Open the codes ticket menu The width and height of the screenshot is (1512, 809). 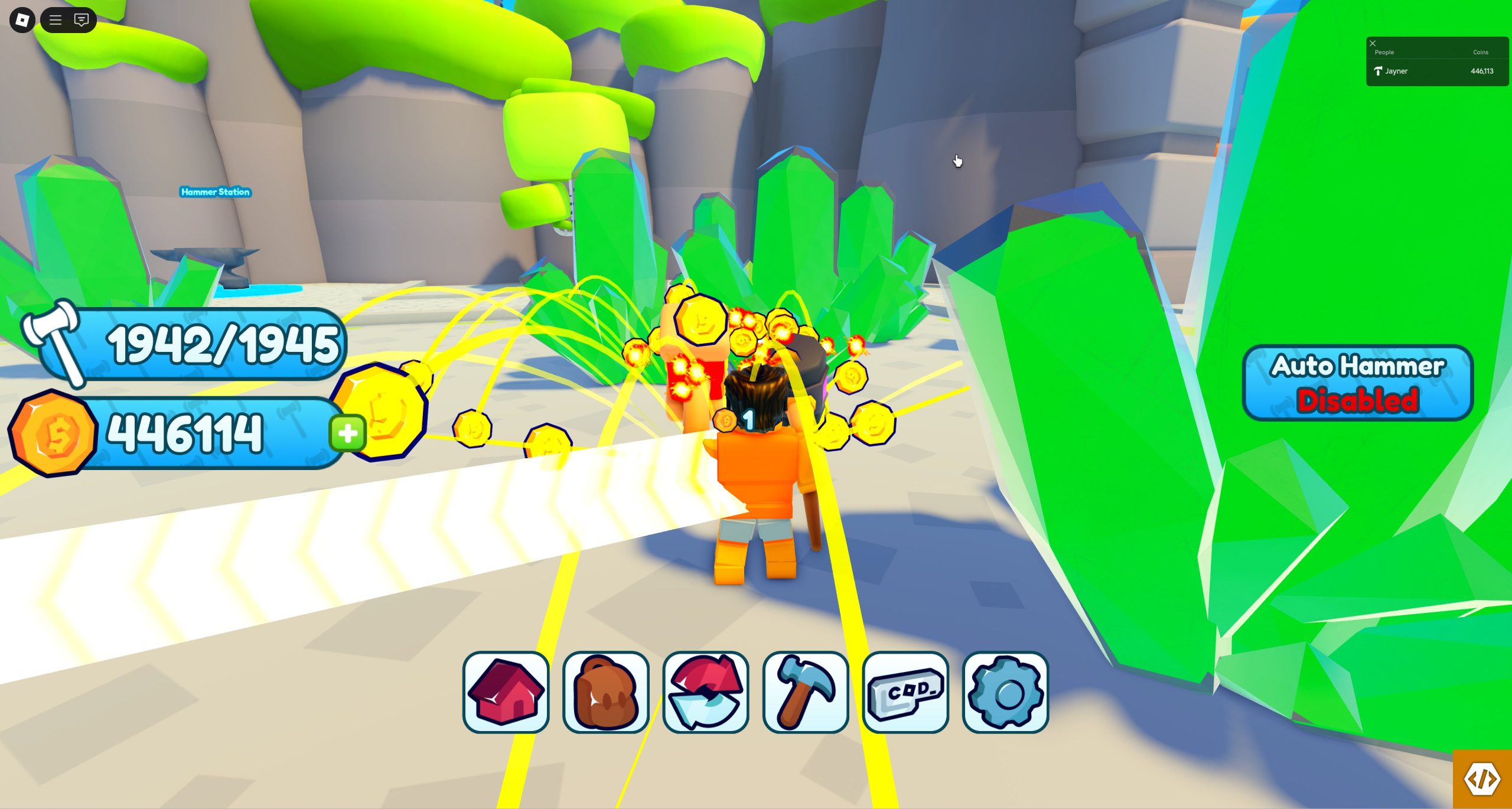point(905,692)
